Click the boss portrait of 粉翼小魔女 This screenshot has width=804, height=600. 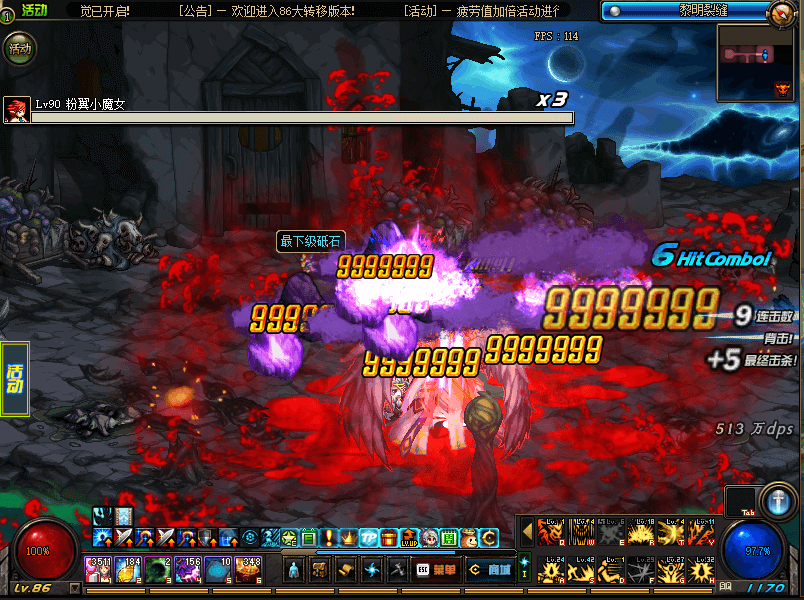pos(15,109)
